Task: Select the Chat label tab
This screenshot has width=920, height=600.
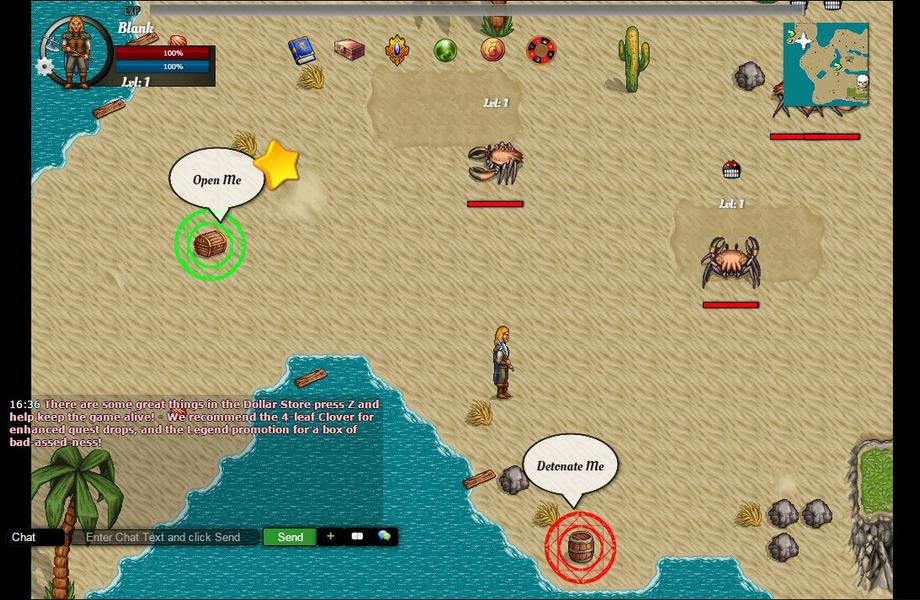Action: click(24, 537)
